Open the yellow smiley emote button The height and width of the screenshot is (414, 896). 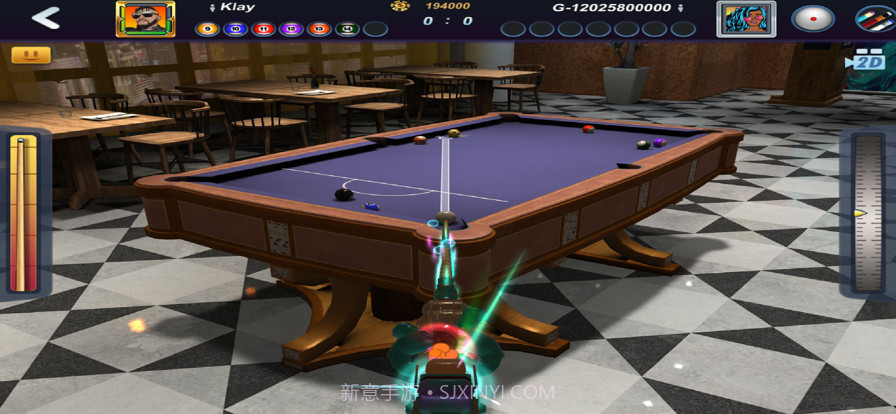coord(30,54)
